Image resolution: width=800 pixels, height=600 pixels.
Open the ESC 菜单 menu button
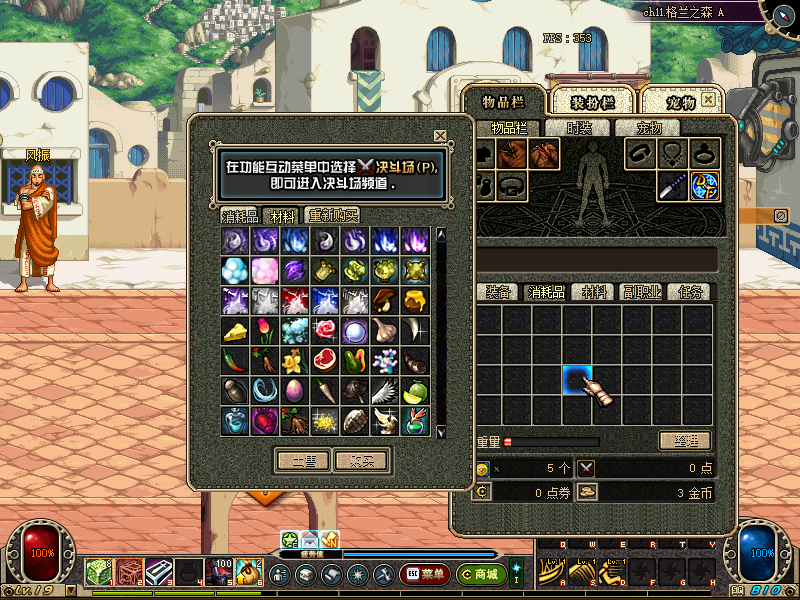424,574
